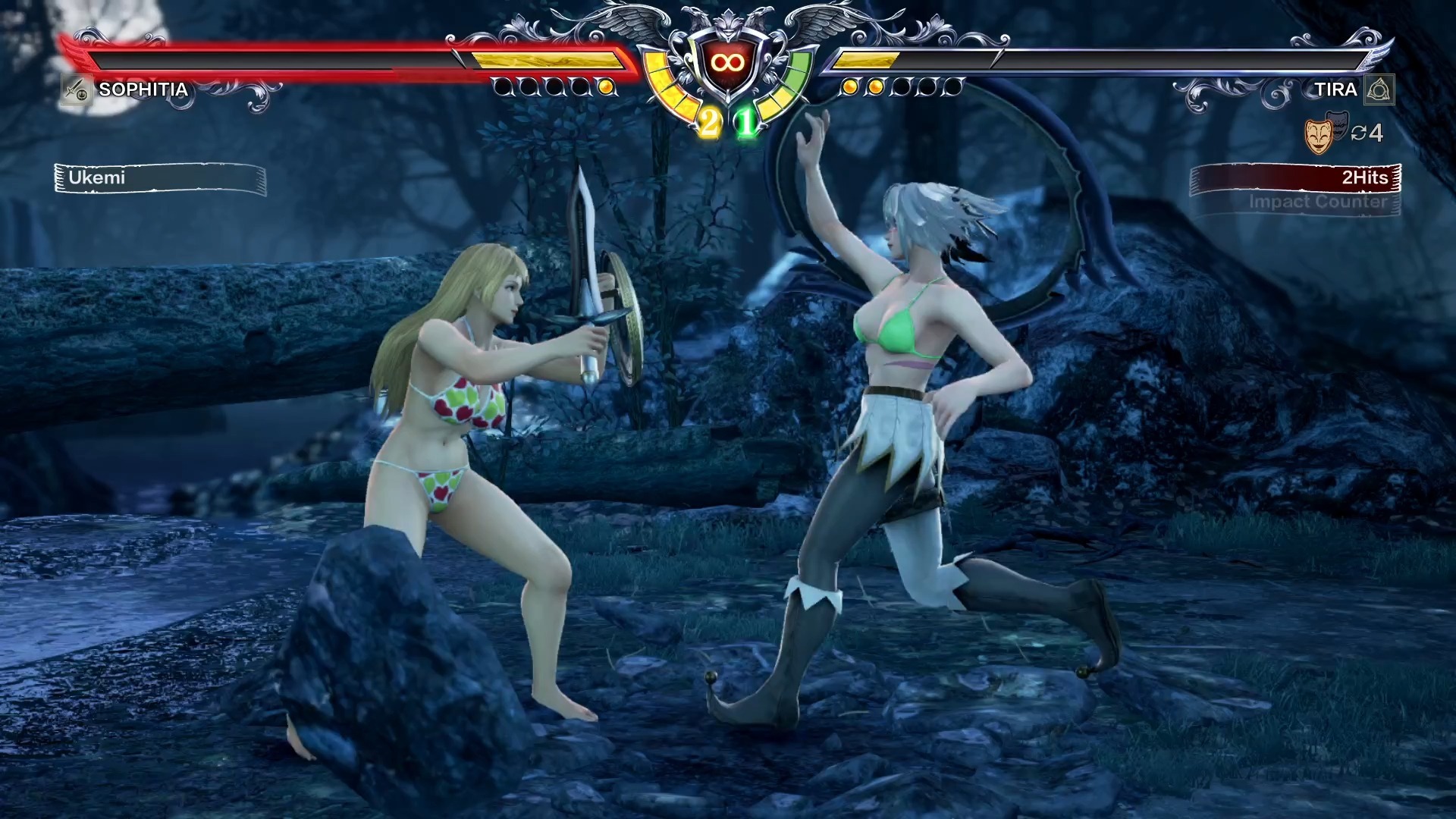Click Sophitia's sword-and-shield style icon

click(76, 90)
